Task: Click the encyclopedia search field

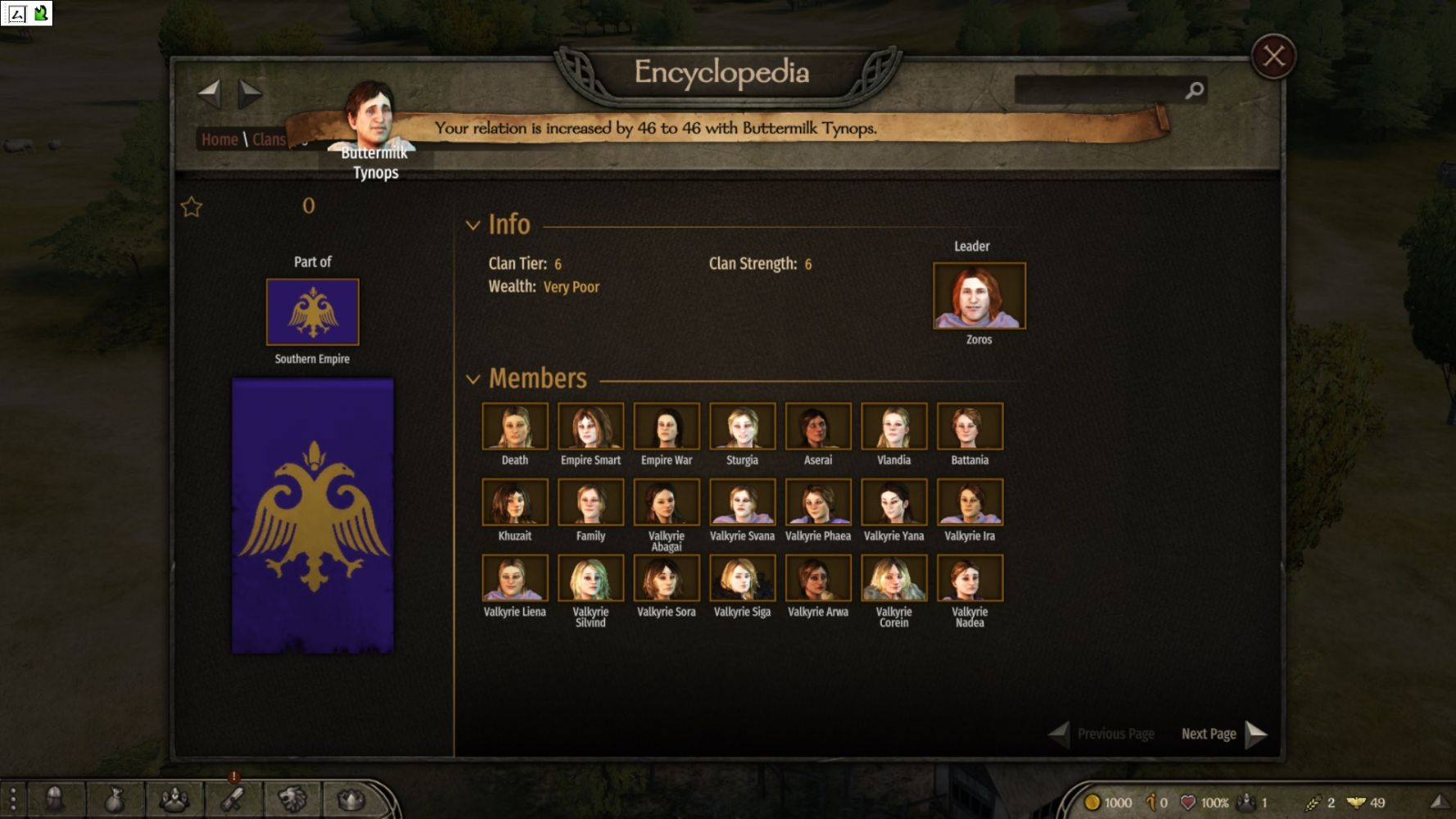Action: pyautogui.click(x=1099, y=90)
